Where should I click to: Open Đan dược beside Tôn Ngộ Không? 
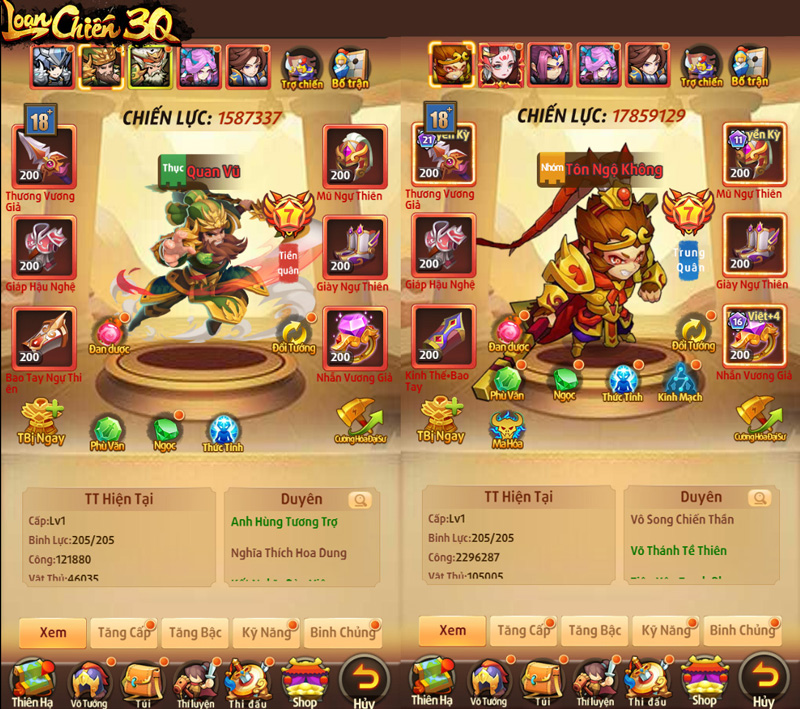point(510,334)
